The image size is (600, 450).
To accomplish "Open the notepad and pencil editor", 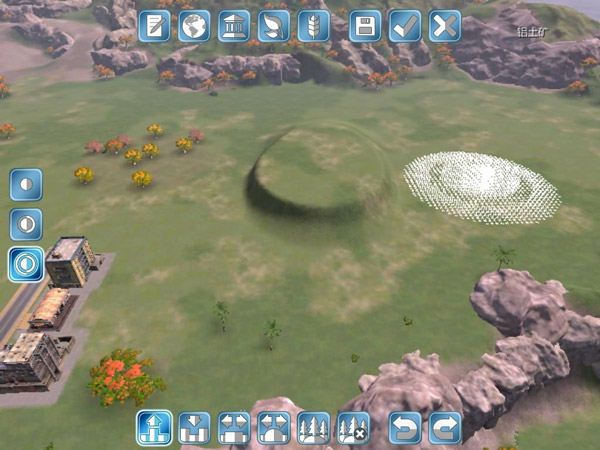I will [154, 26].
